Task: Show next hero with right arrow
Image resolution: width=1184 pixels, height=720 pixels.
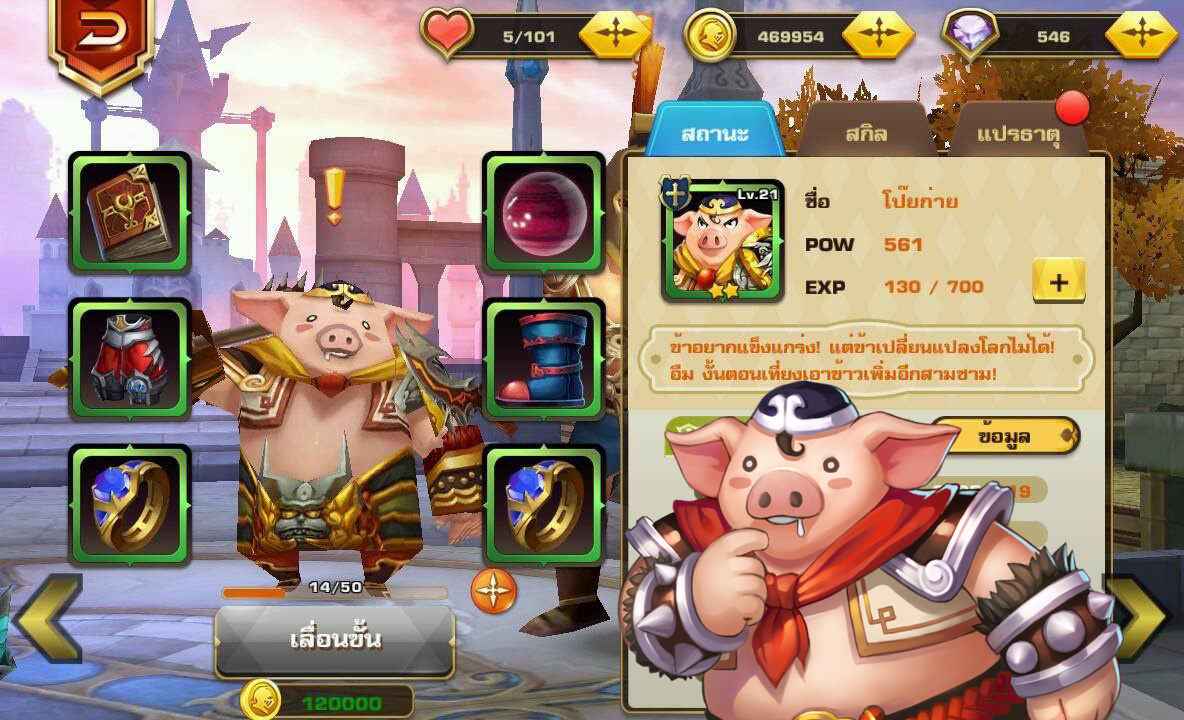Action: click(x=1138, y=617)
